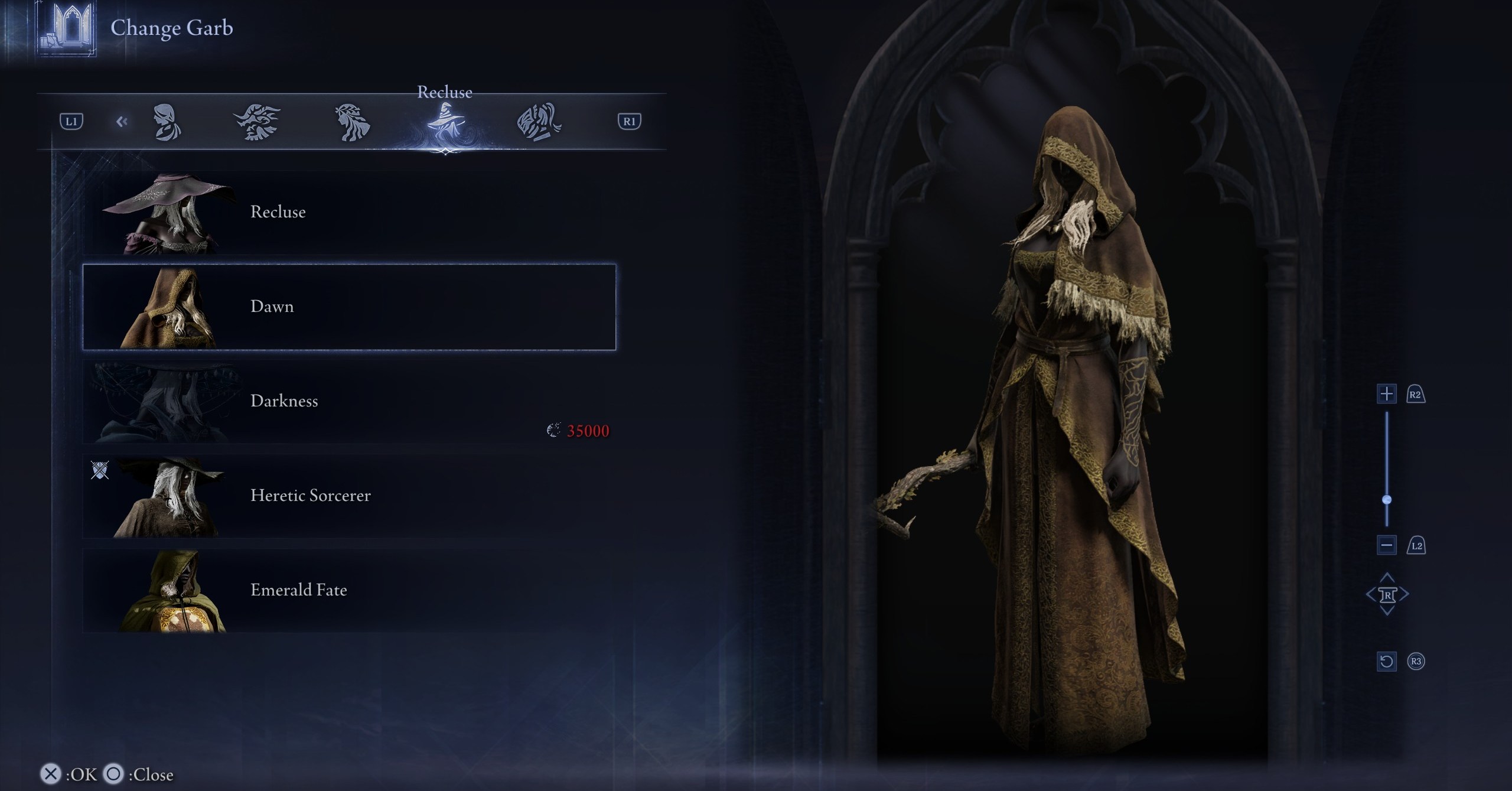This screenshot has height=791, width=1512.
Task: Switch to the Revenant character tab
Action: tap(352, 122)
